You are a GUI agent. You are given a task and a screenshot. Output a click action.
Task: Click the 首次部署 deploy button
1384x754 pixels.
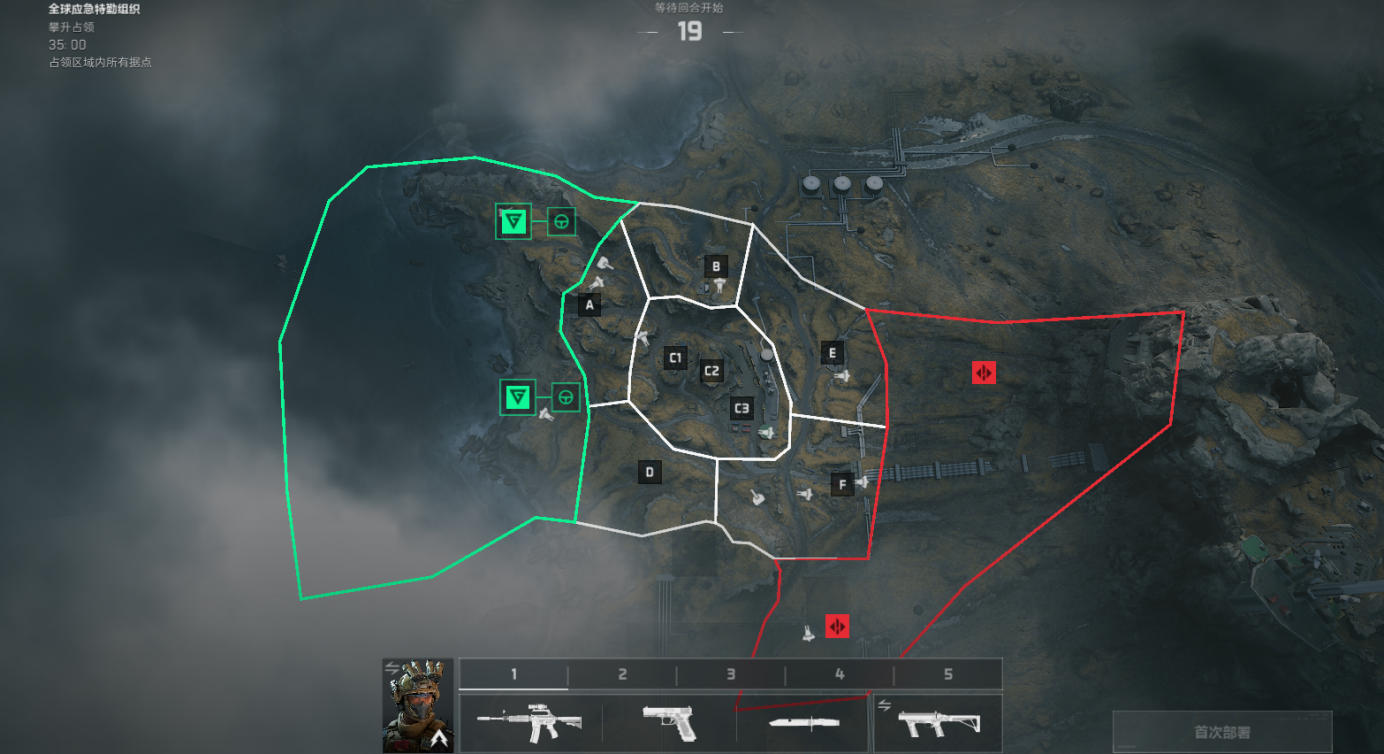click(1222, 732)
